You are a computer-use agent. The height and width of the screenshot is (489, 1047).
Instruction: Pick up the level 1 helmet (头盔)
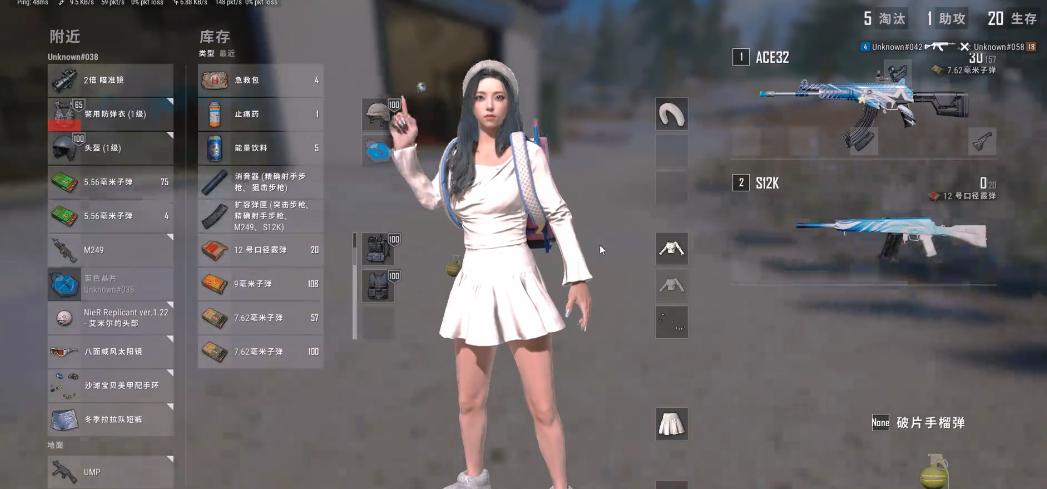110,148
